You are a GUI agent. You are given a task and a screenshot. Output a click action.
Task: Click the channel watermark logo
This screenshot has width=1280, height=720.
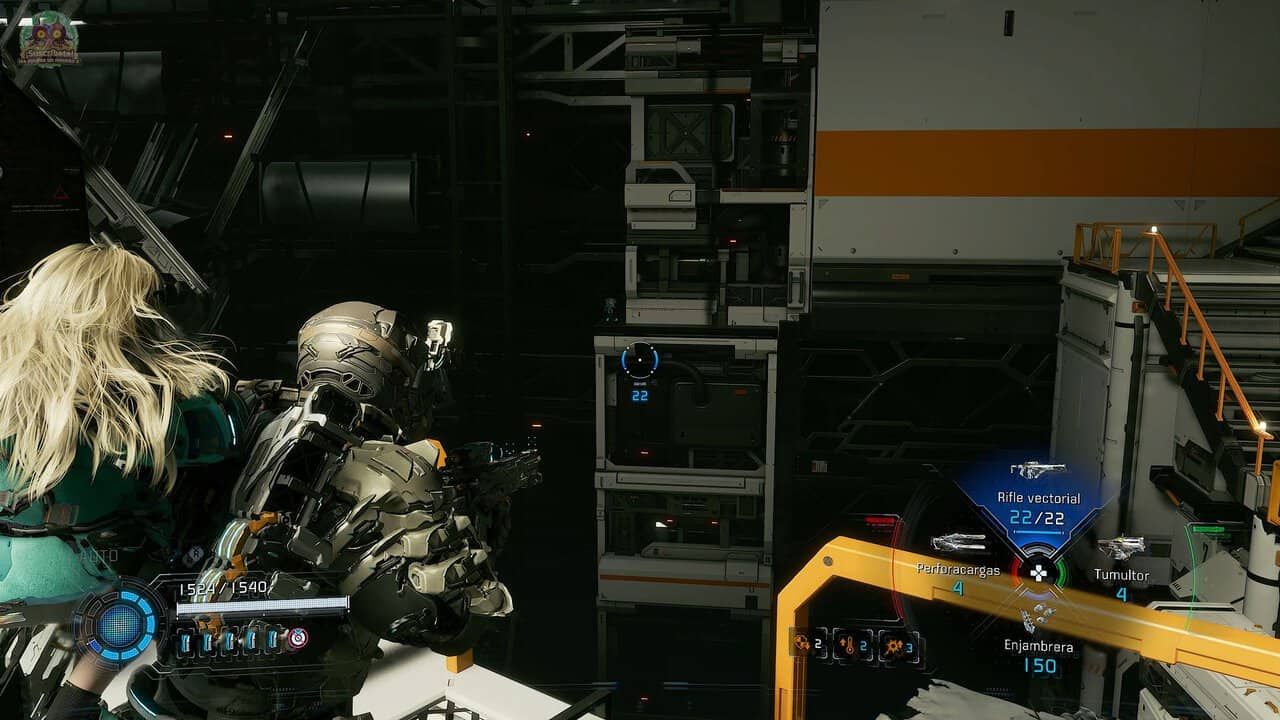48,38
